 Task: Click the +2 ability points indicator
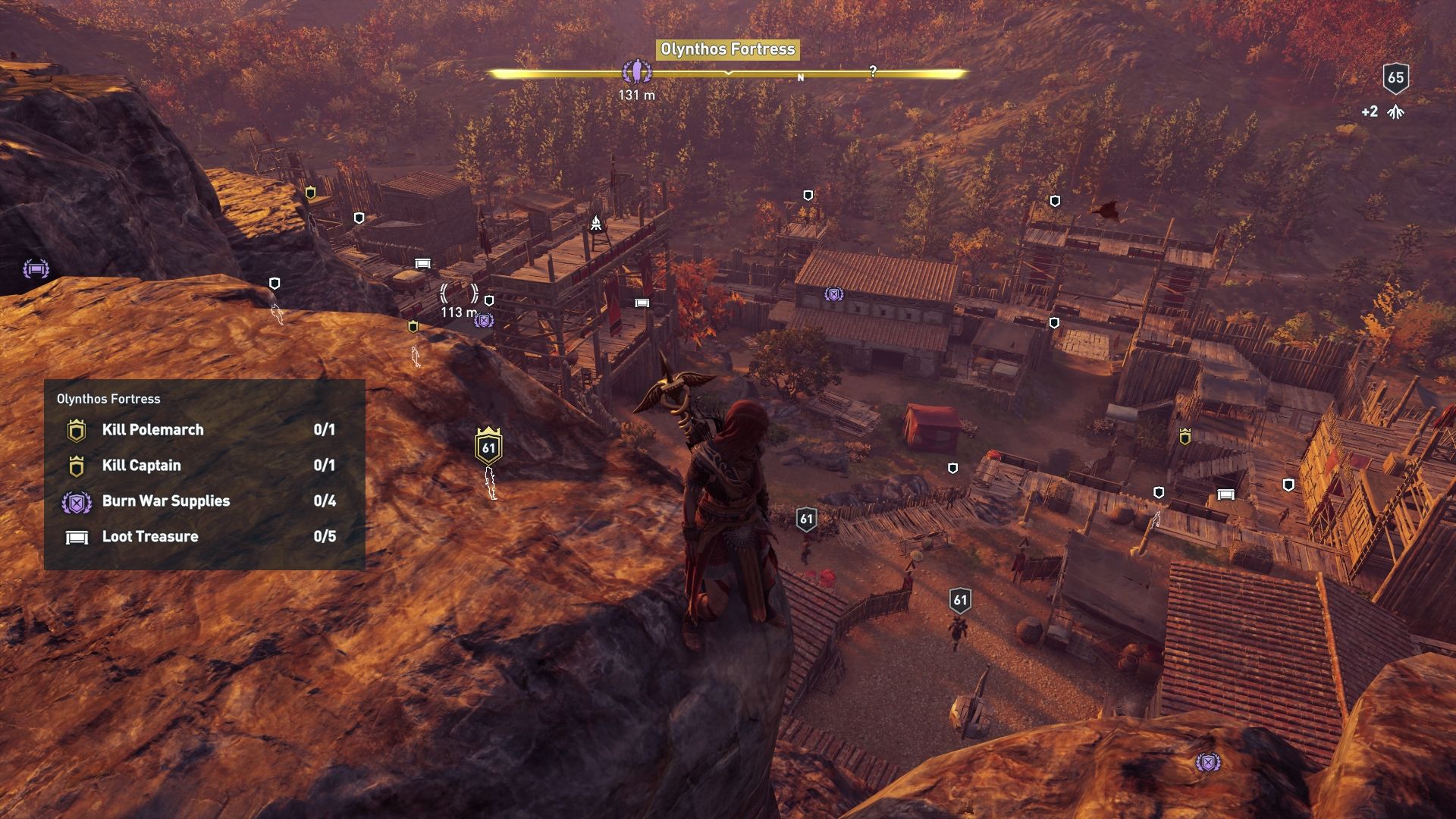pyautogui.click(x=1383, y=112)
